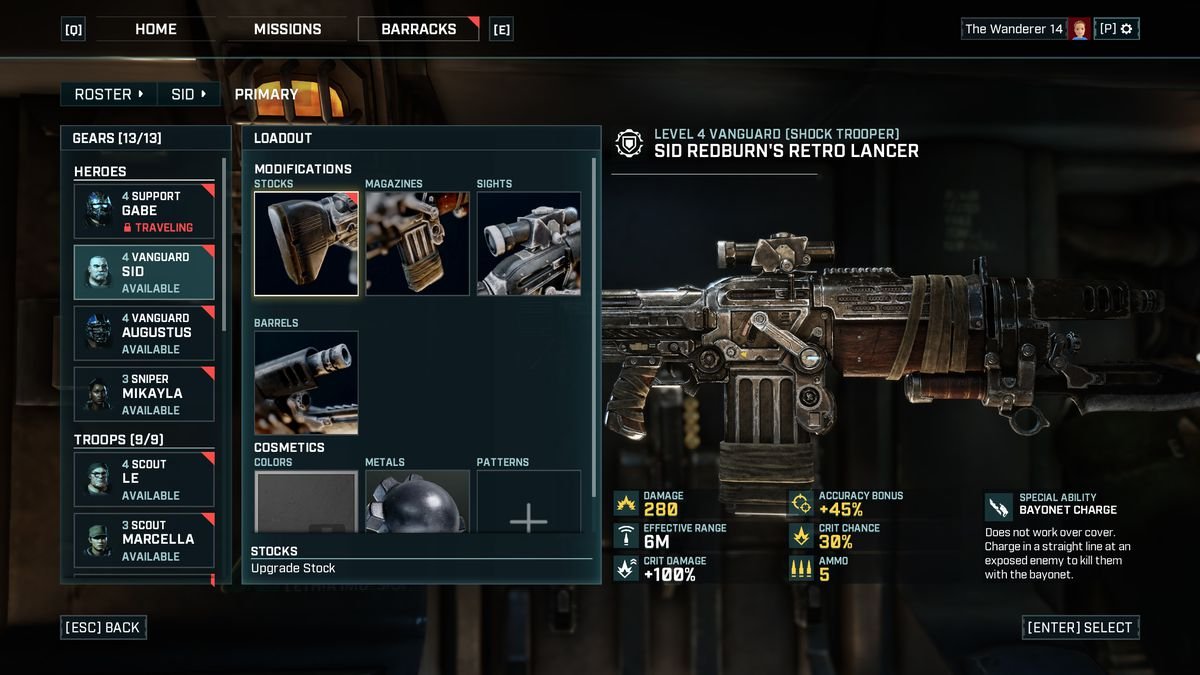Image resolution: width=1200 pixels, height=675 pixels.
Task: Open the Metals cosmetic slot
Action: pos(417,502)
